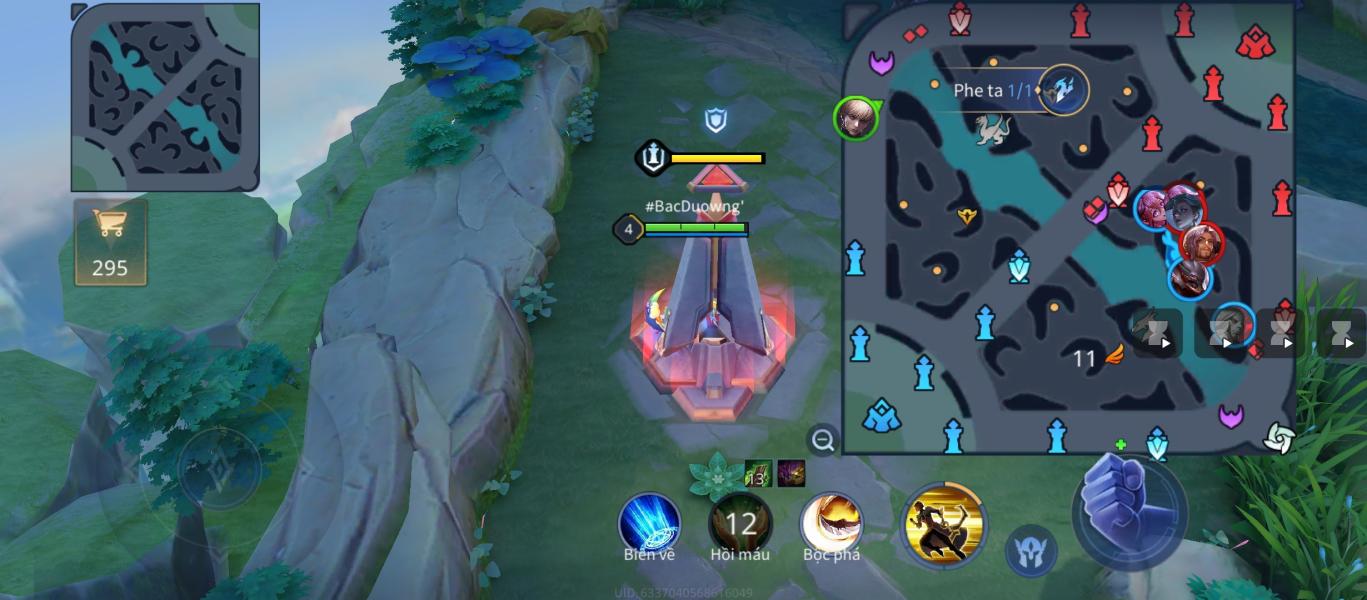This screenshot has height=600, width=1367.
Task: Tap the small minimap in the corner
Action: coord(165,97)
